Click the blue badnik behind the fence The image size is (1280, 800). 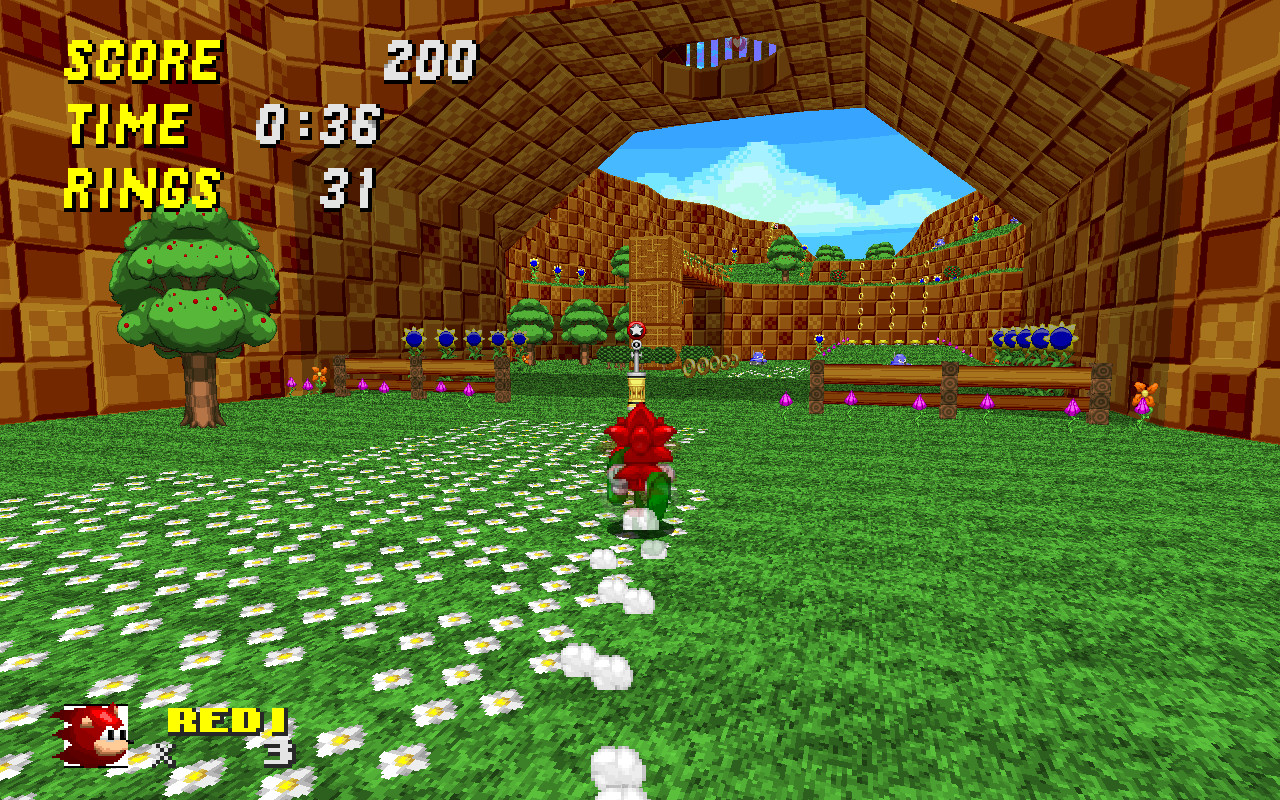click(900, 360)
